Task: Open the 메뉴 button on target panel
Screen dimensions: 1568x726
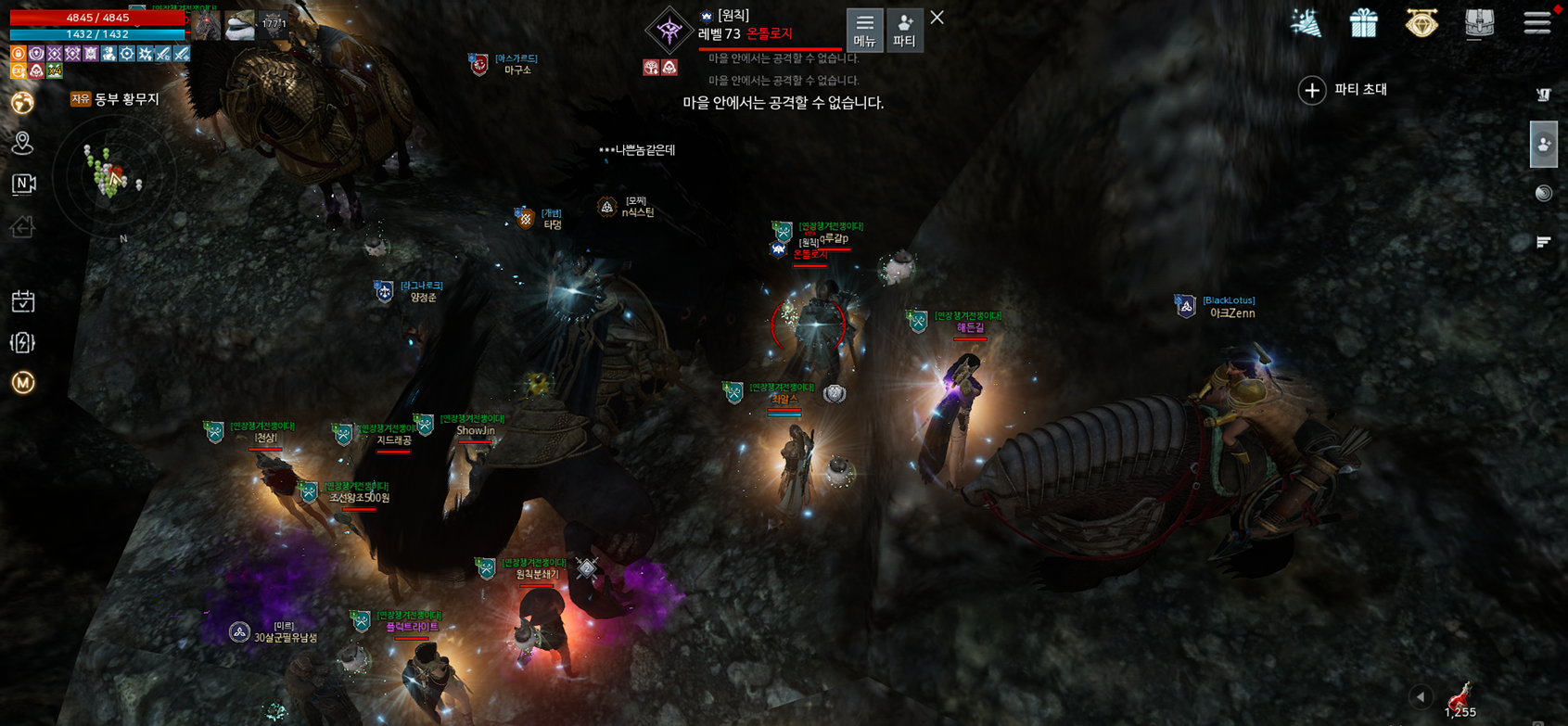Action: tap(864, 30)
